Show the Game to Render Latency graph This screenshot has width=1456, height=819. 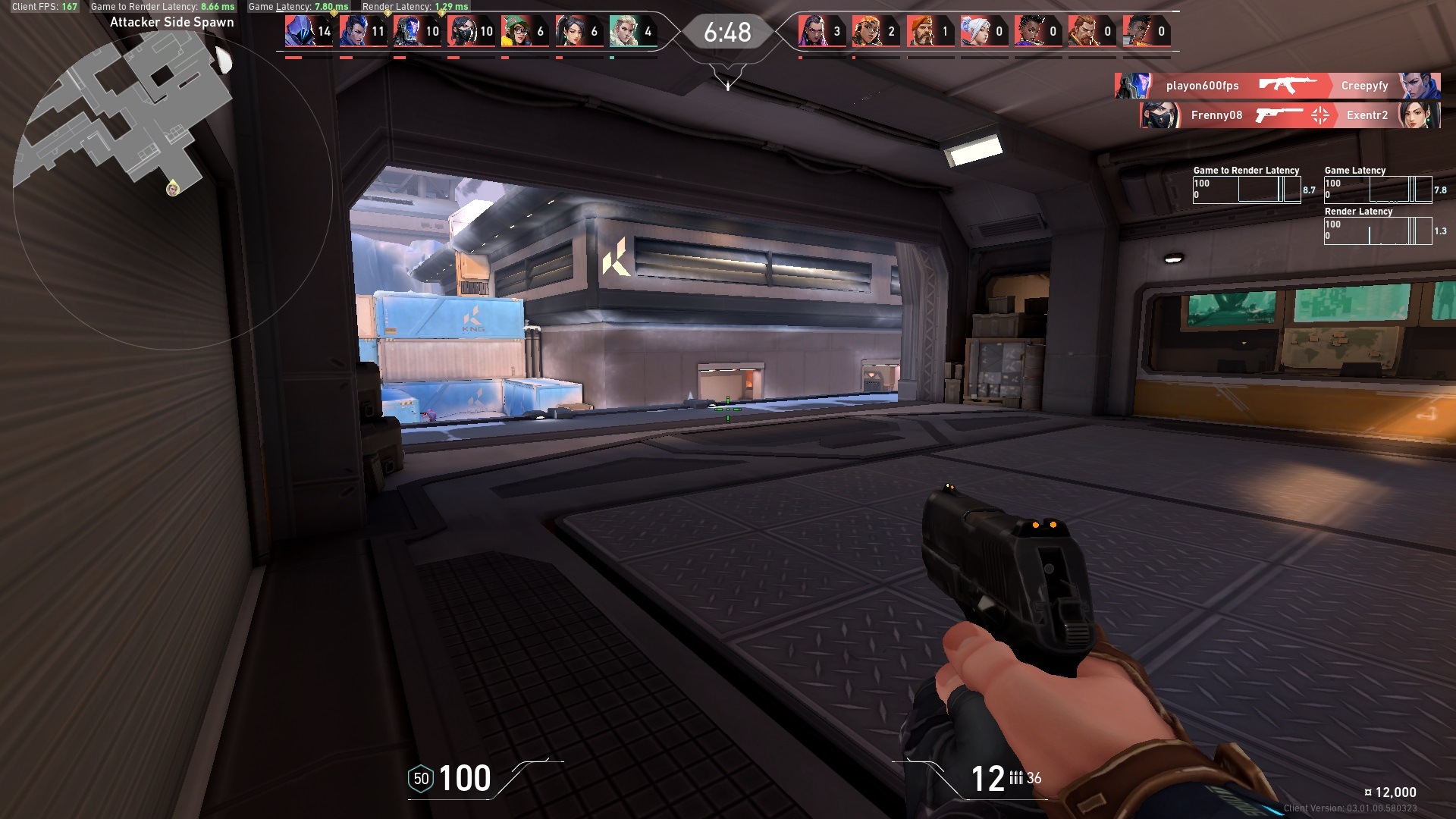click(x=1247, y=190)
